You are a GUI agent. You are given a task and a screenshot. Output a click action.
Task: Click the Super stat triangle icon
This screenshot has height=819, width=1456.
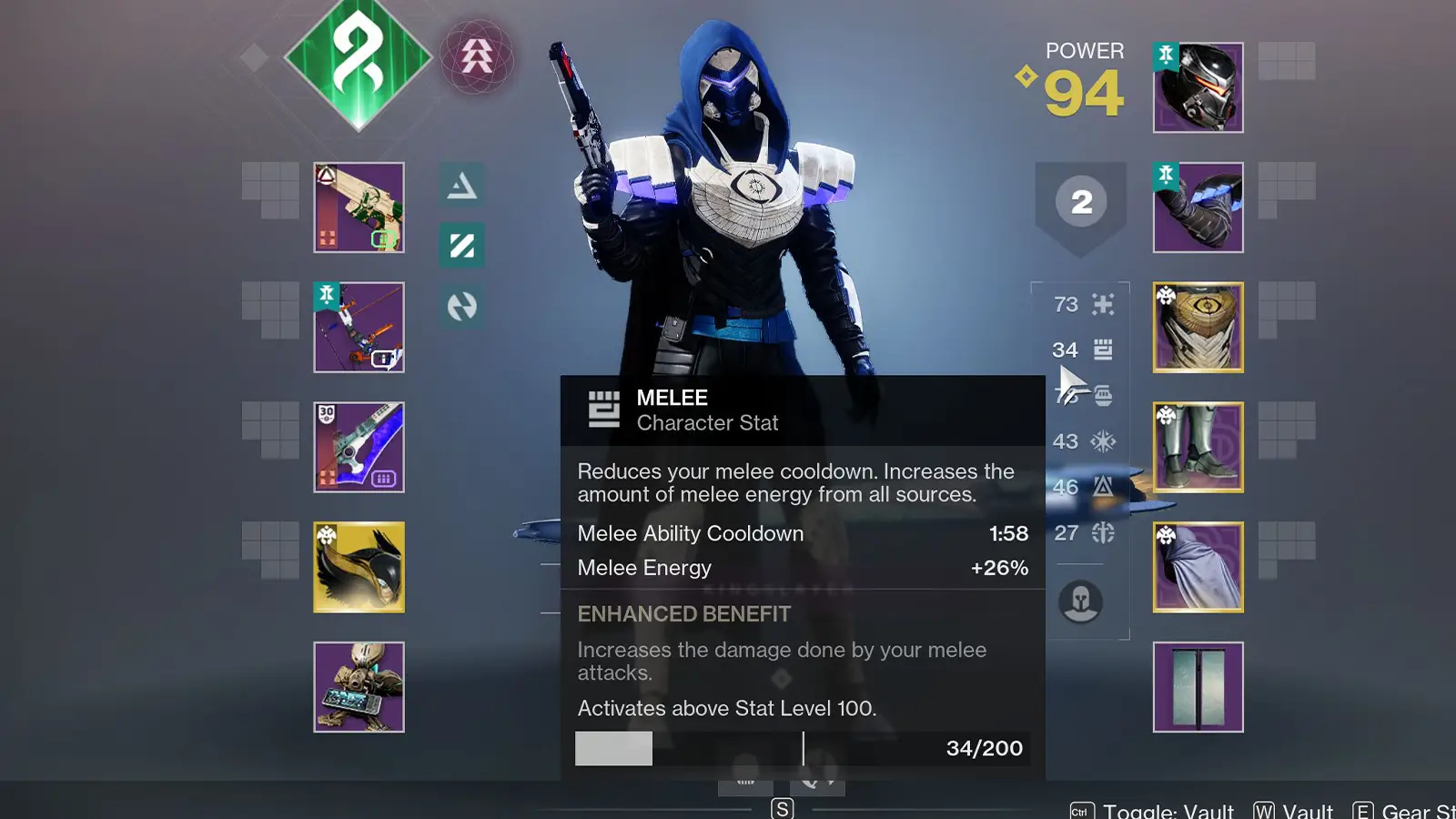tap(1103, 488)
